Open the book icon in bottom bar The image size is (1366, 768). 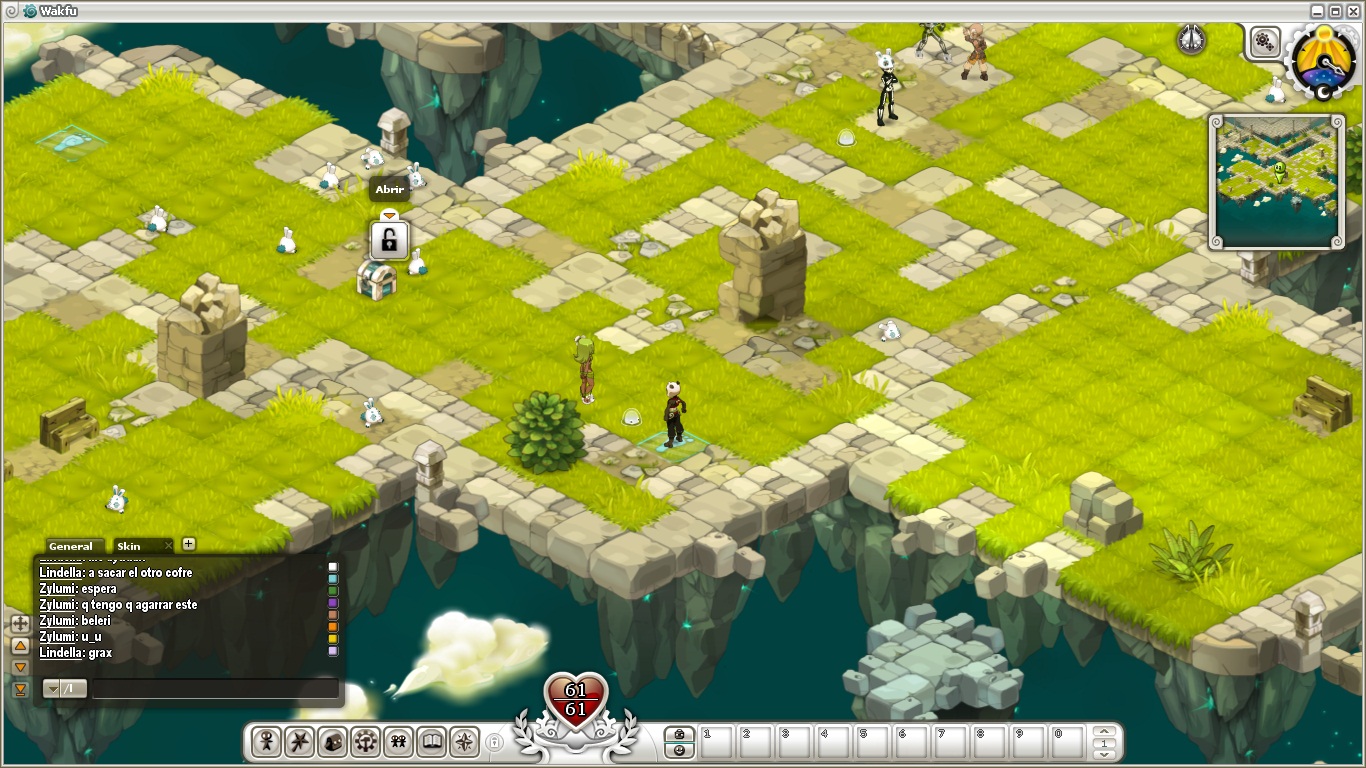coord(431,742)
